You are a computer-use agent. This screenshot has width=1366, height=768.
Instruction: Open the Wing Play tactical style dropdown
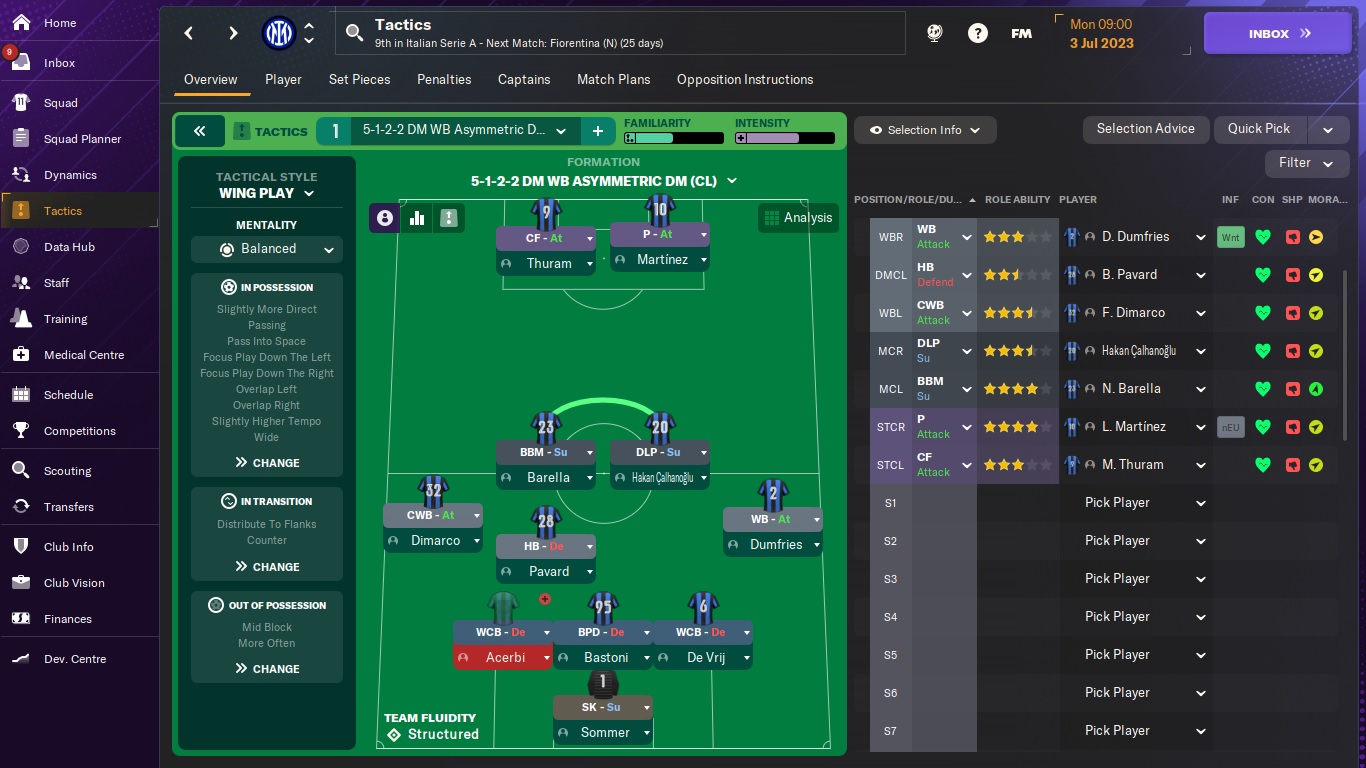[266, 193]
